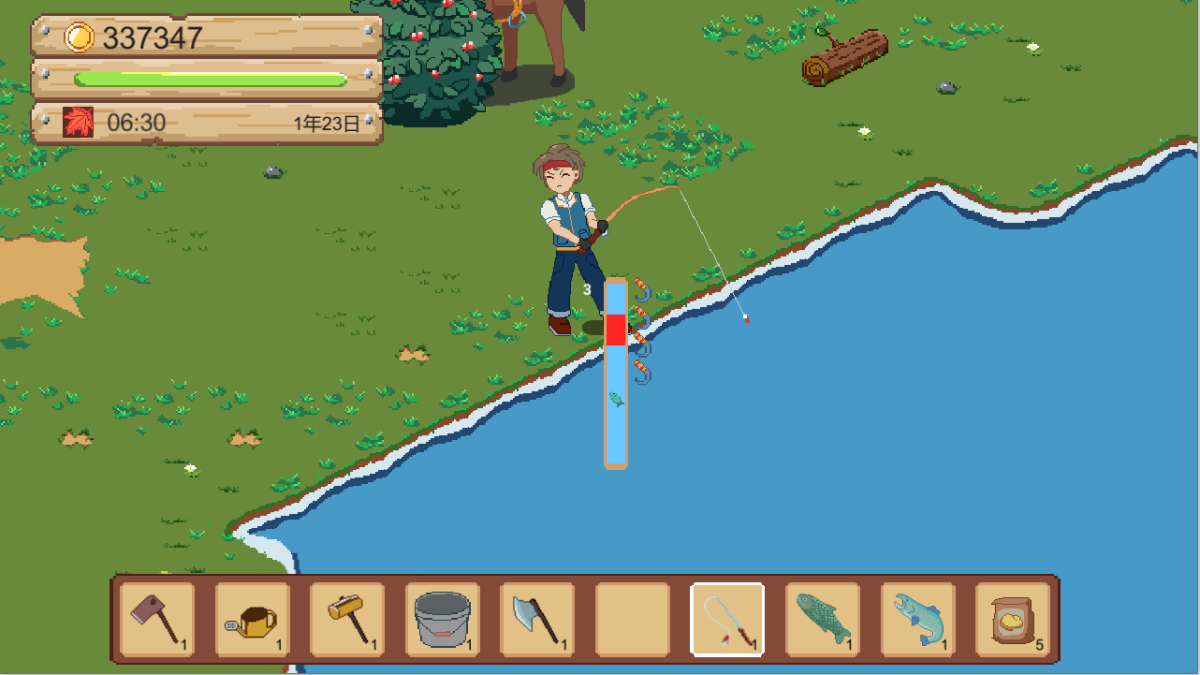The height and width of the screenshot is (675, 1200).
Task: Equip the axe from the hotbar
Action: coord(537,619)
